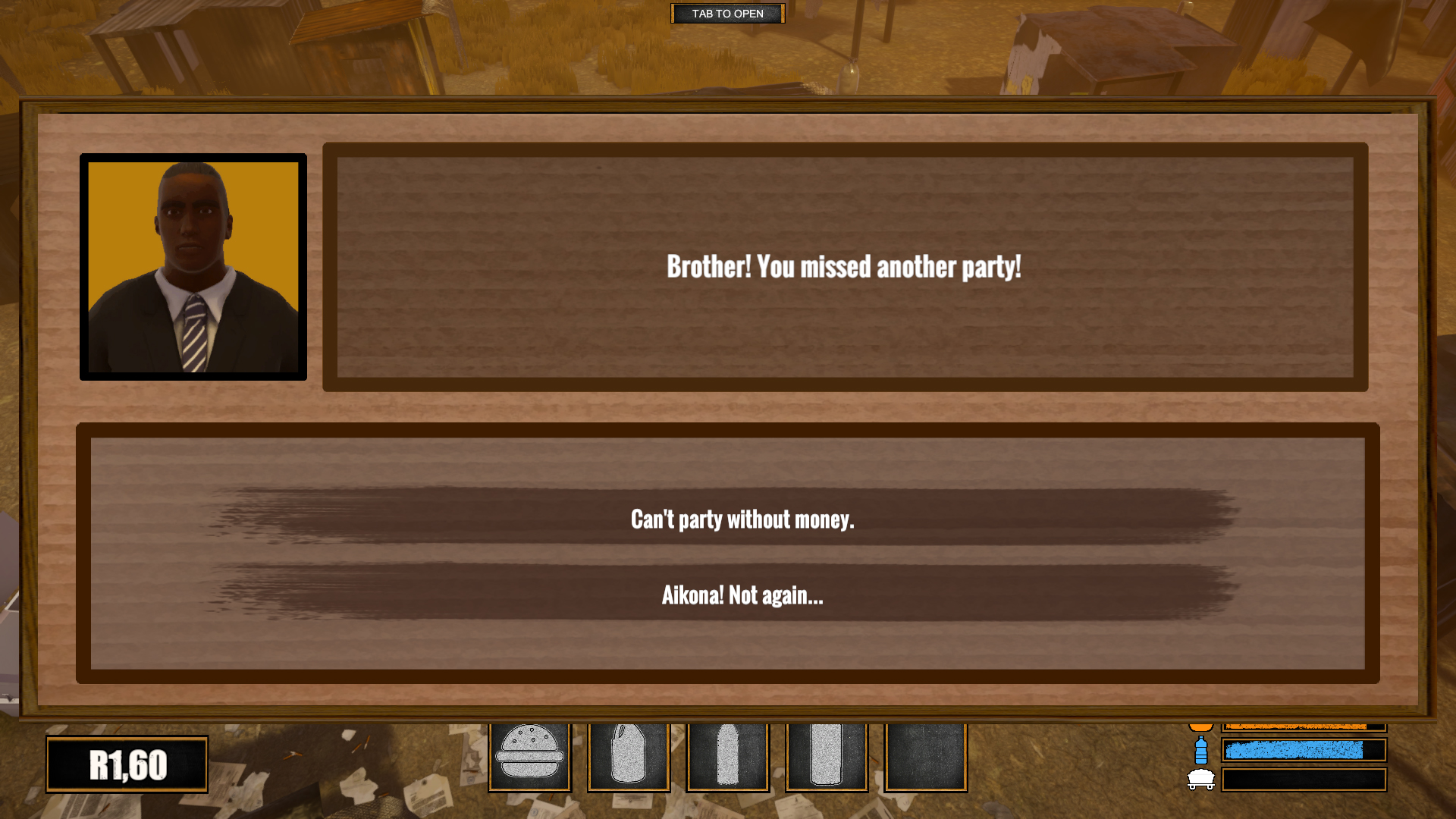Select the bottle item slot in the hotbar

826,757
